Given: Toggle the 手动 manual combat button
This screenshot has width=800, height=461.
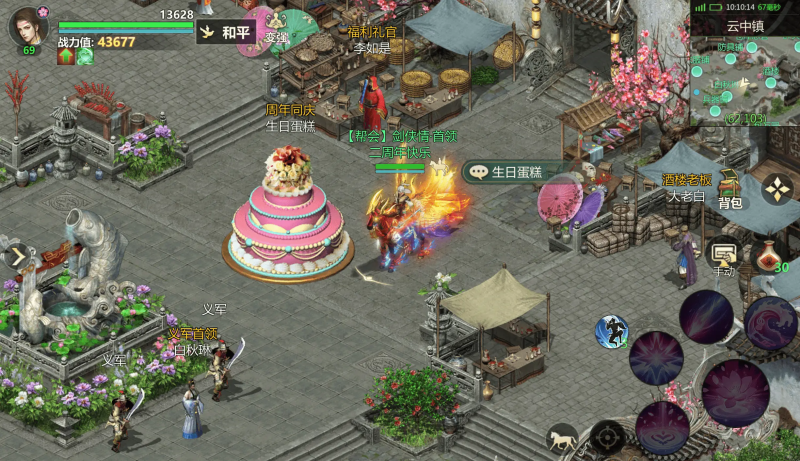Looking at the screenshot, I should pos(722,257).
